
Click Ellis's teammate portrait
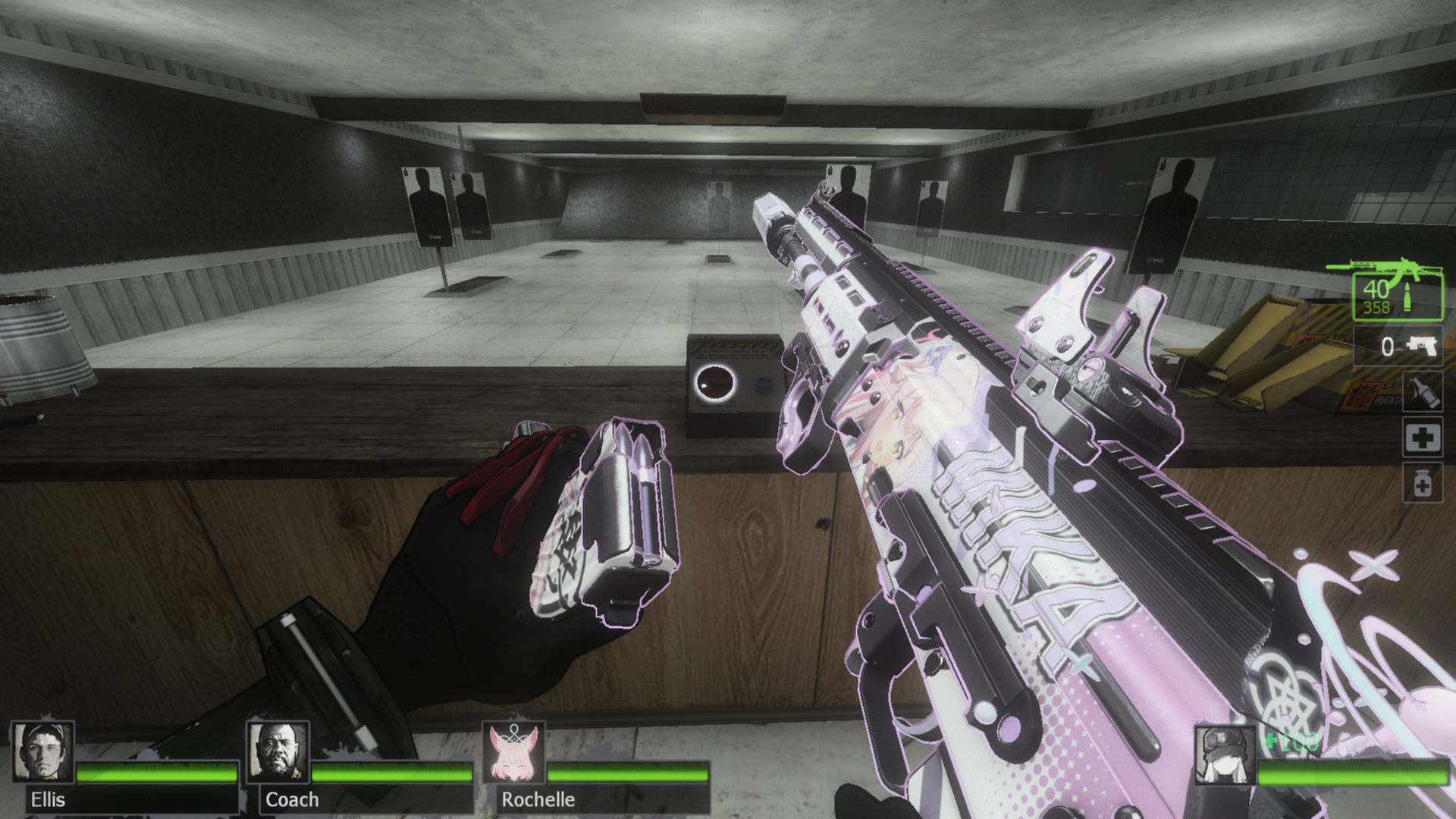(43, 752)
